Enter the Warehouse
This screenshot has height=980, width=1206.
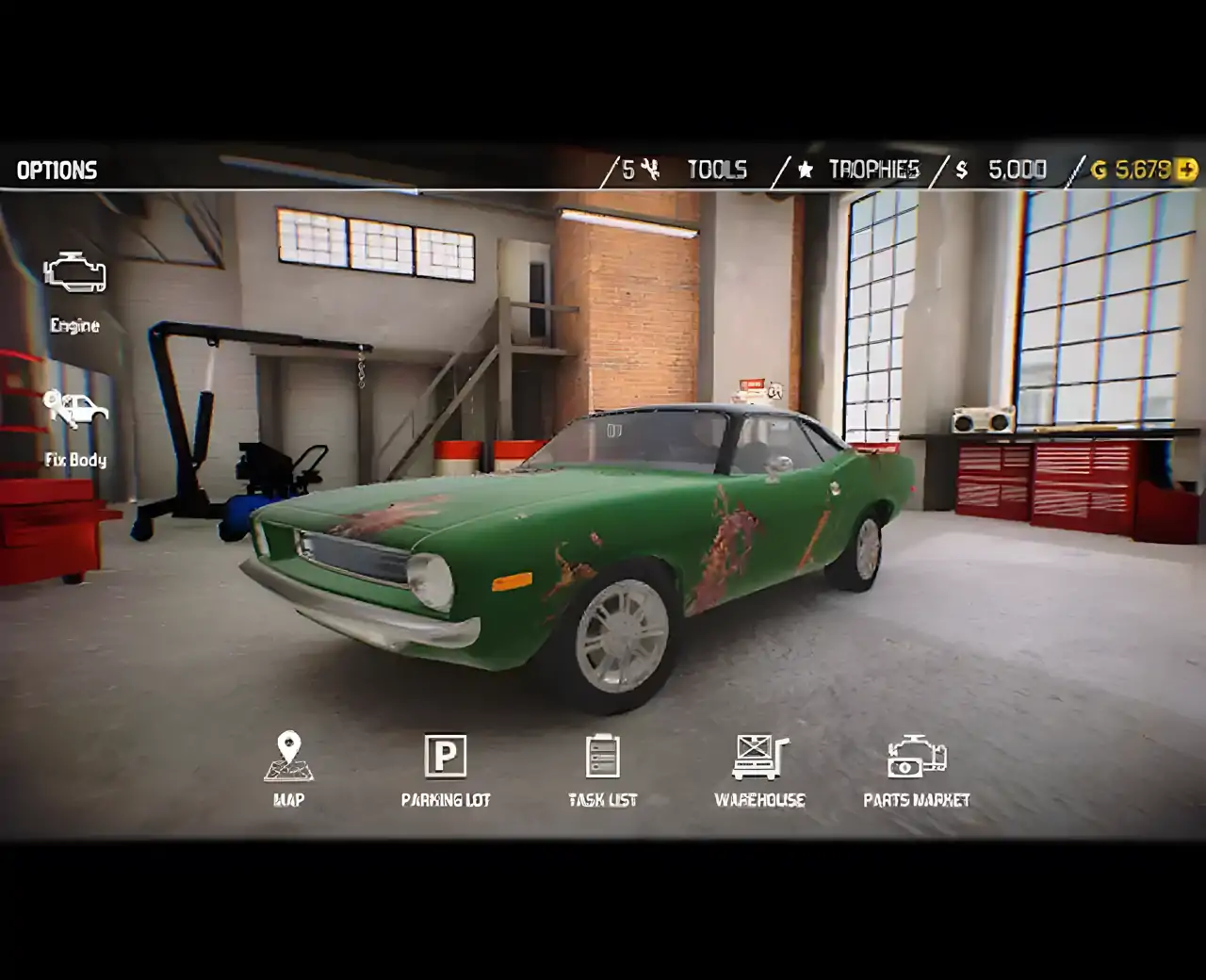(759, 769)
